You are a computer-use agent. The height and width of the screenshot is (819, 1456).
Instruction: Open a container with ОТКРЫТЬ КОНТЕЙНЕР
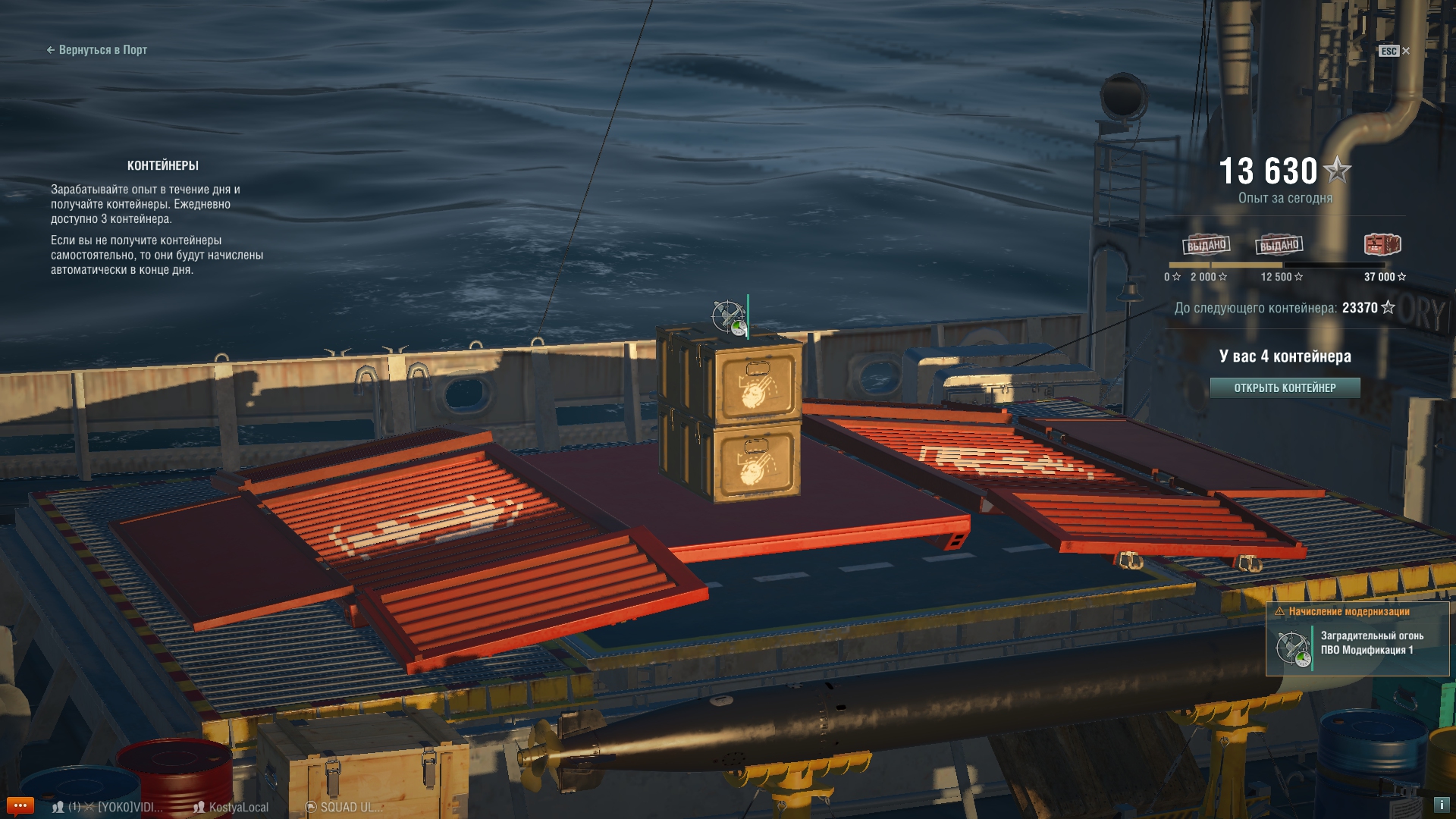point(1285,388)
